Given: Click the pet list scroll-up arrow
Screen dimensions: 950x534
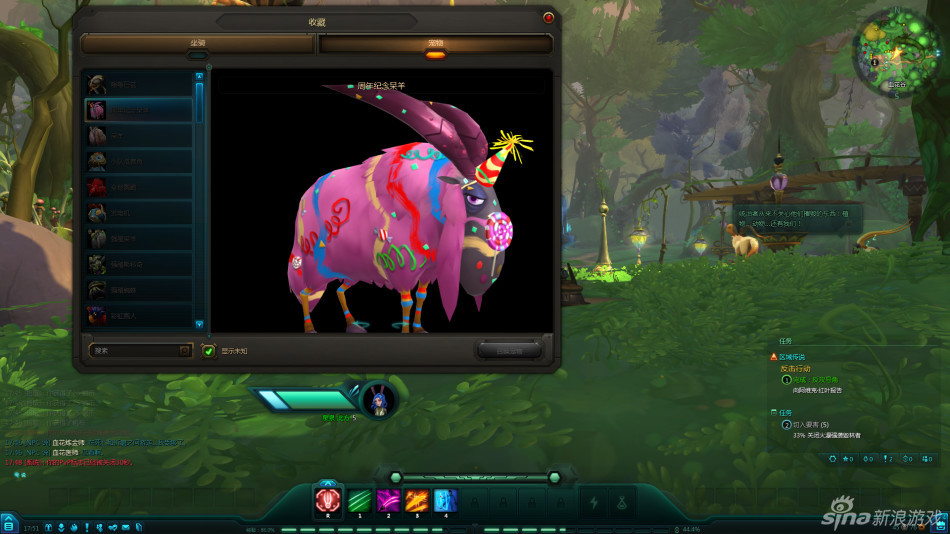Looking at the screenshot, I should tap(198, 76).
